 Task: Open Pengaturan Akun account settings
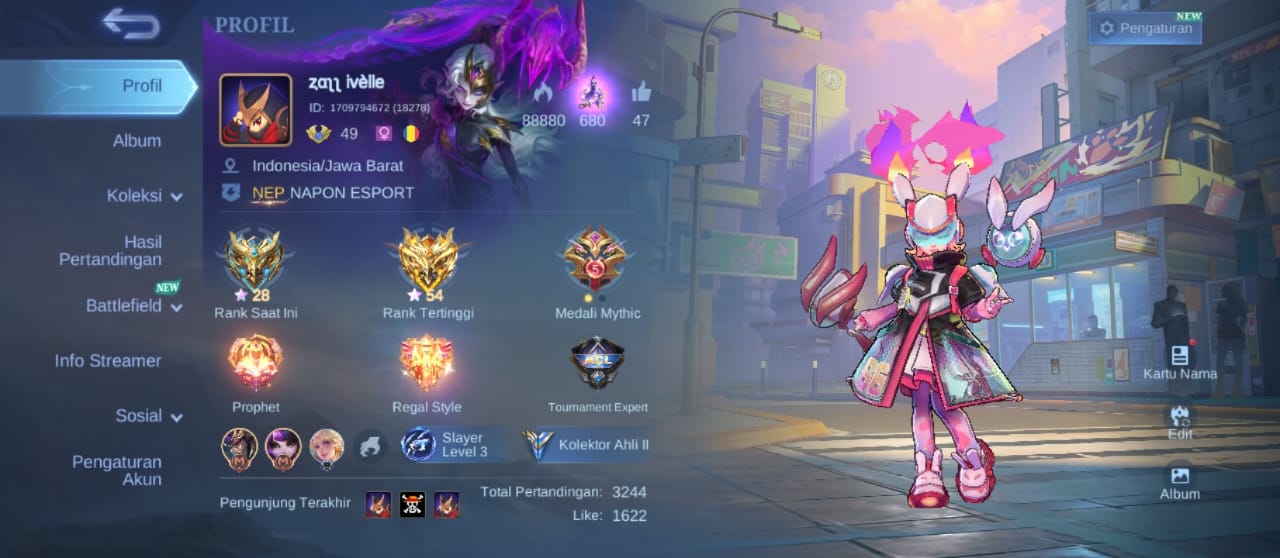(x=116, y=470)
